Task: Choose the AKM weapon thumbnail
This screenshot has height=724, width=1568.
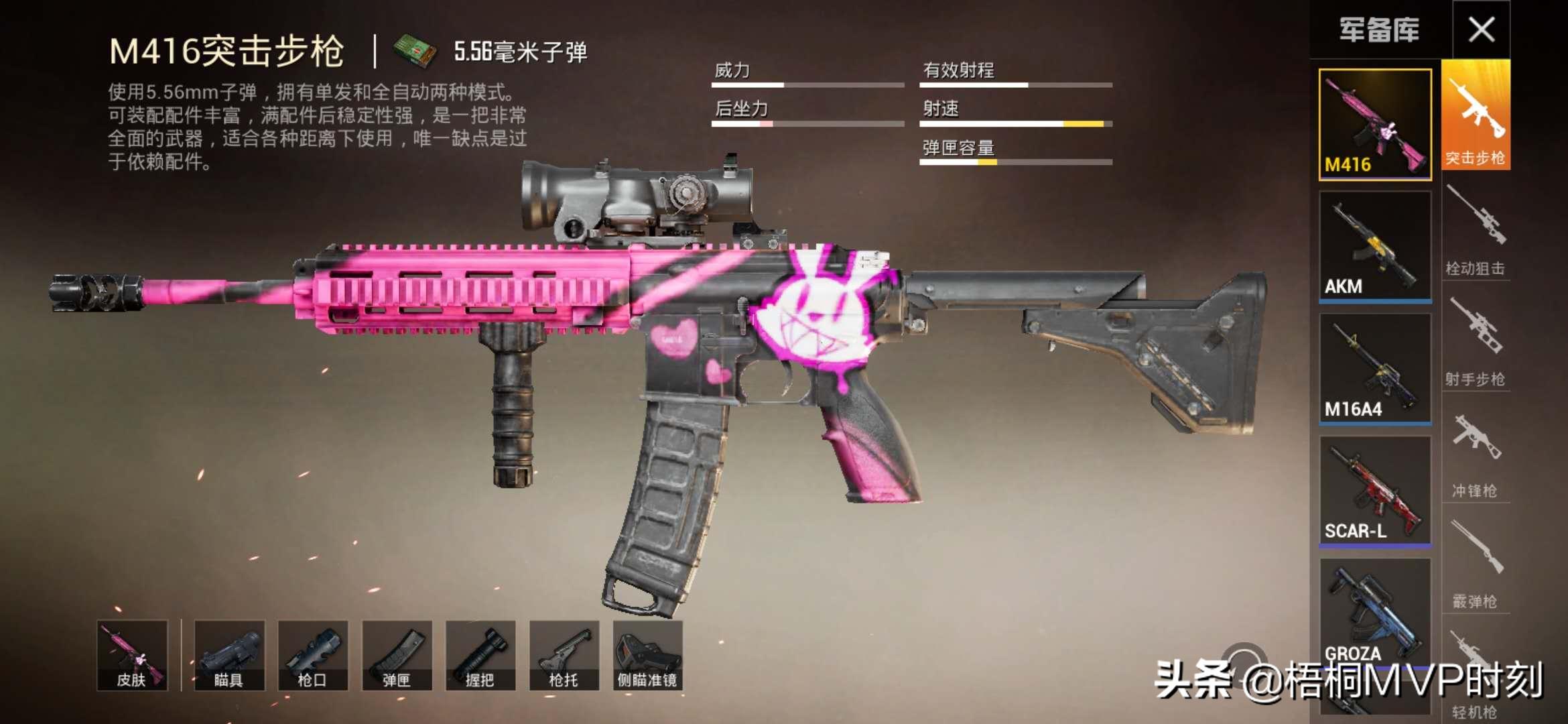Action: point(1375,247)
